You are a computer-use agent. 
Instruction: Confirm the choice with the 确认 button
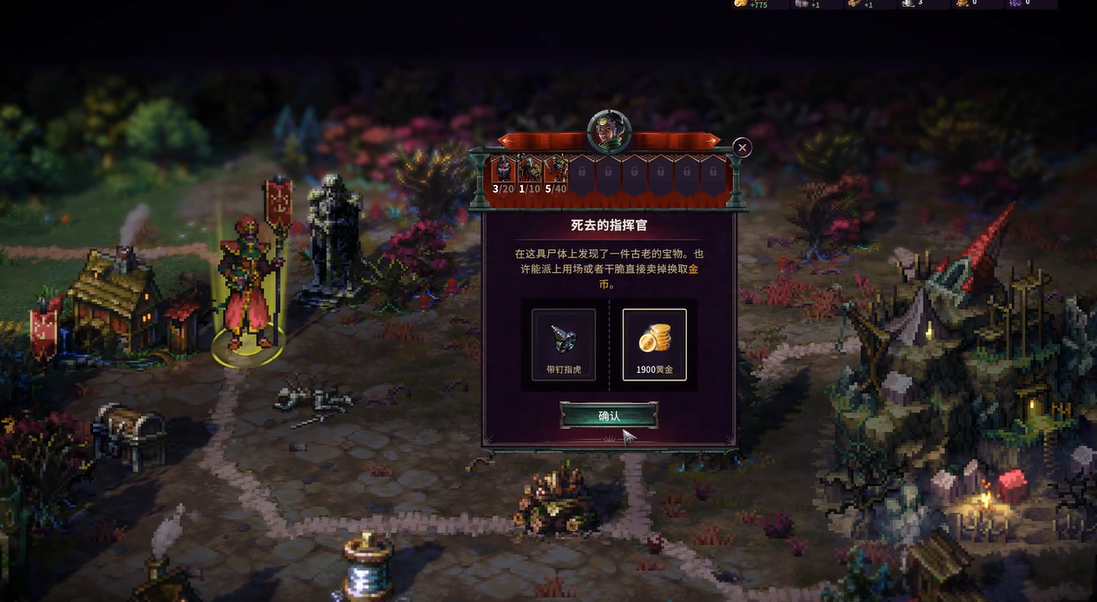(x=608, y=415)
